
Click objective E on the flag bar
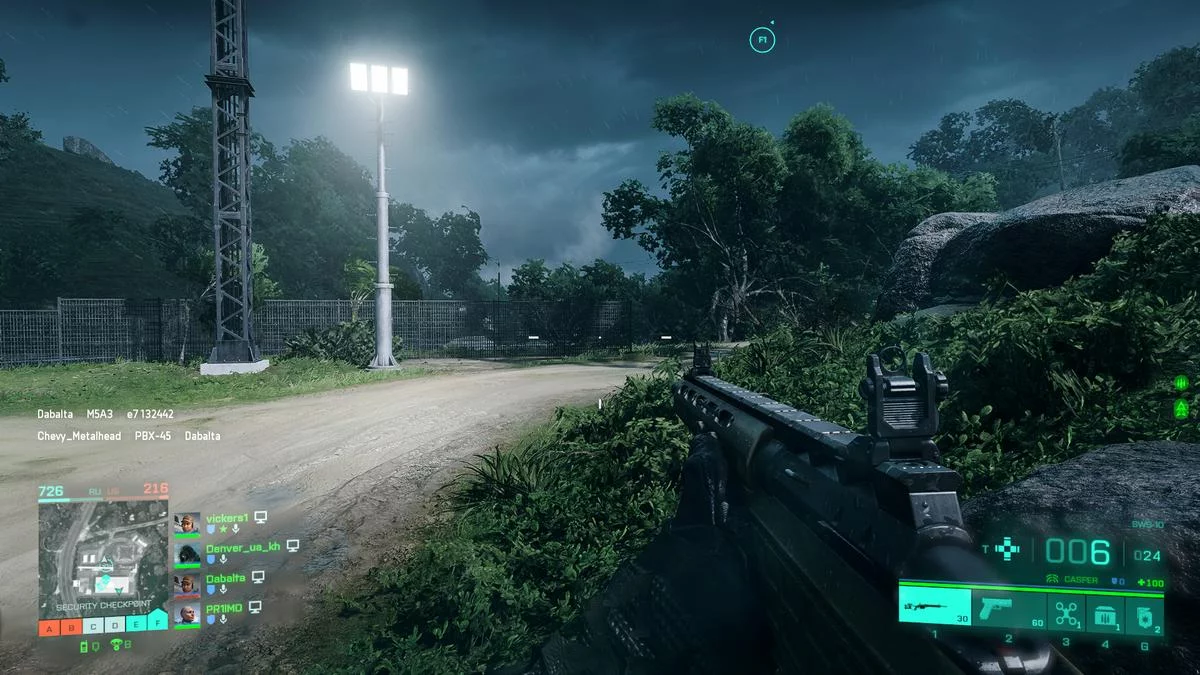[x=137, y=627]
